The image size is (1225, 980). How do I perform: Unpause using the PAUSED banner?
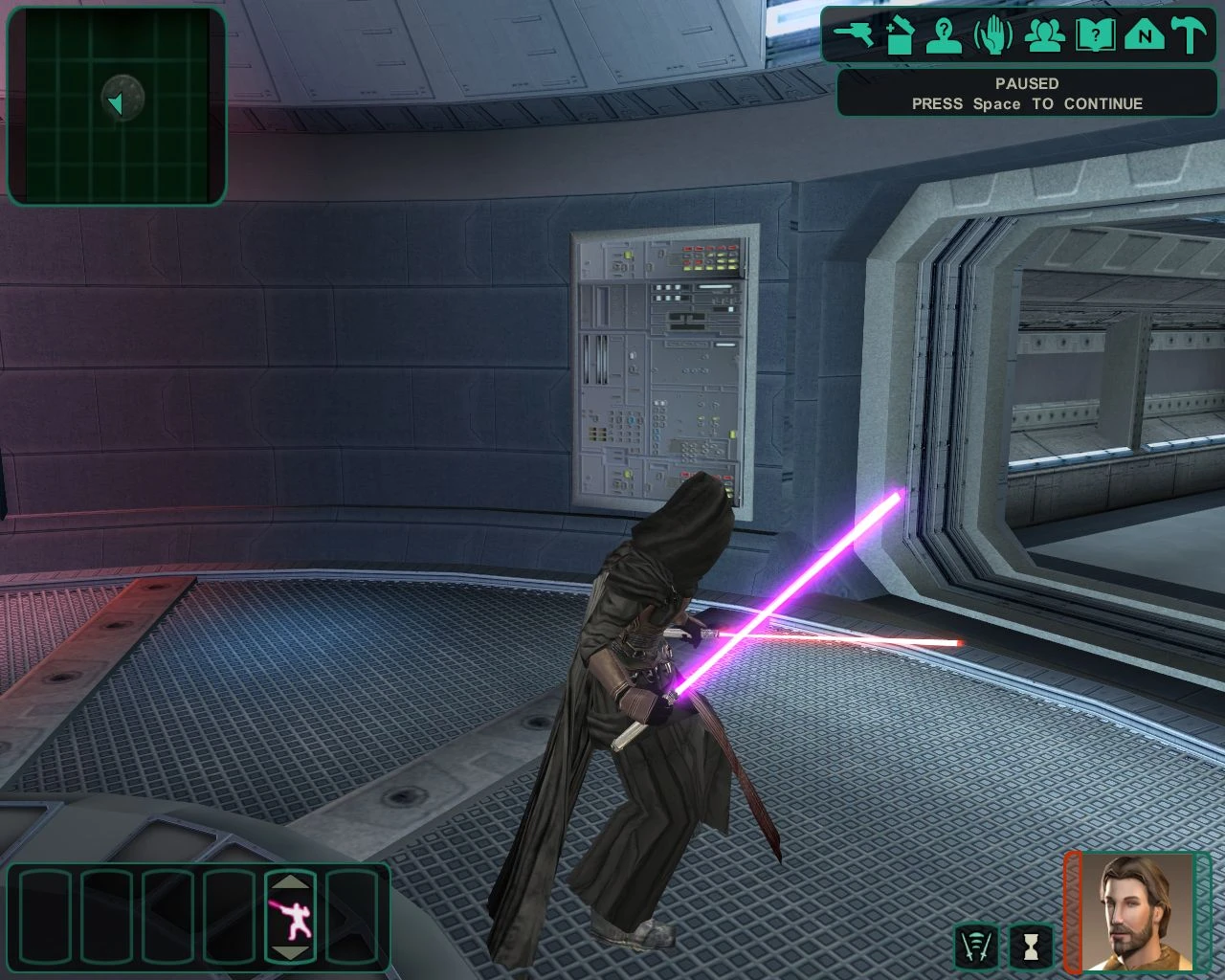tap(1027, 93)
